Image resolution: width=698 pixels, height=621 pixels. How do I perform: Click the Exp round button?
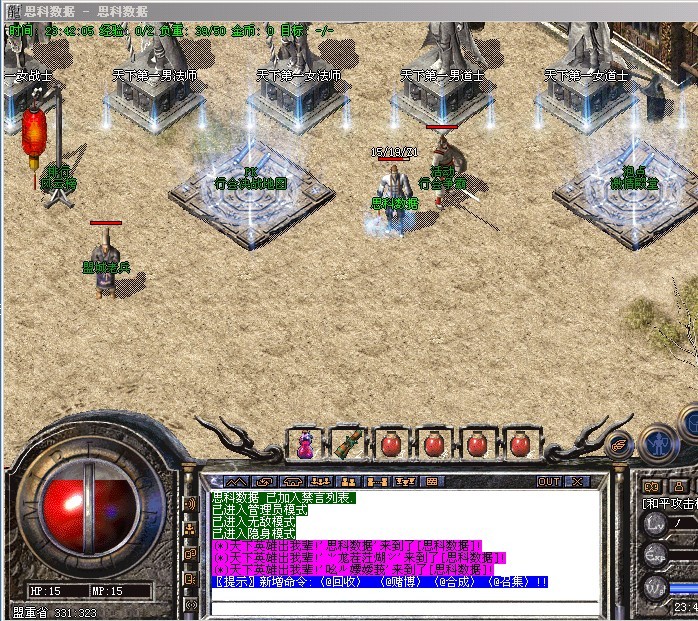(x=655, y=554)
